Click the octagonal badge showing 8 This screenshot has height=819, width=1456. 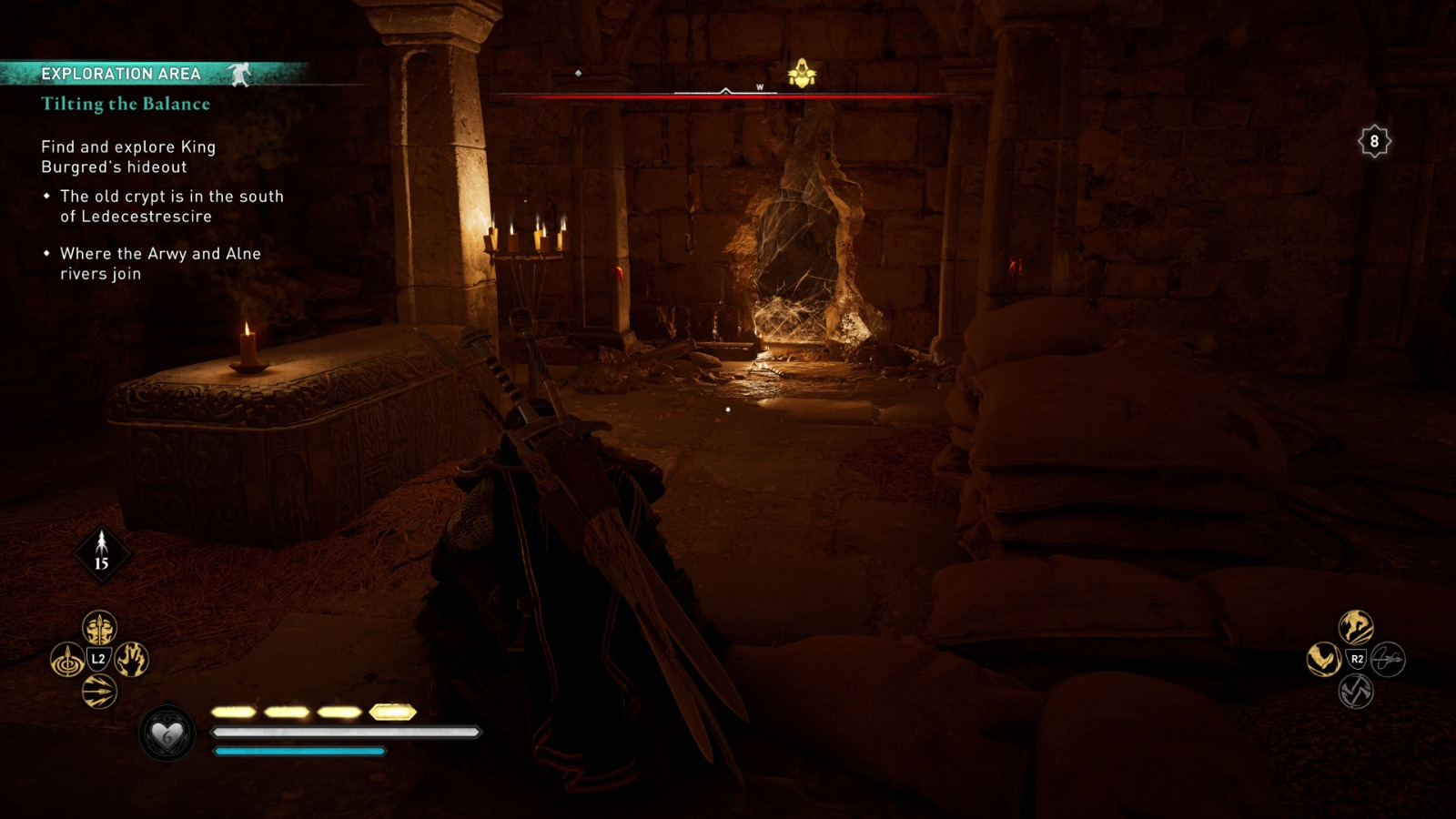click(1374, 140)
